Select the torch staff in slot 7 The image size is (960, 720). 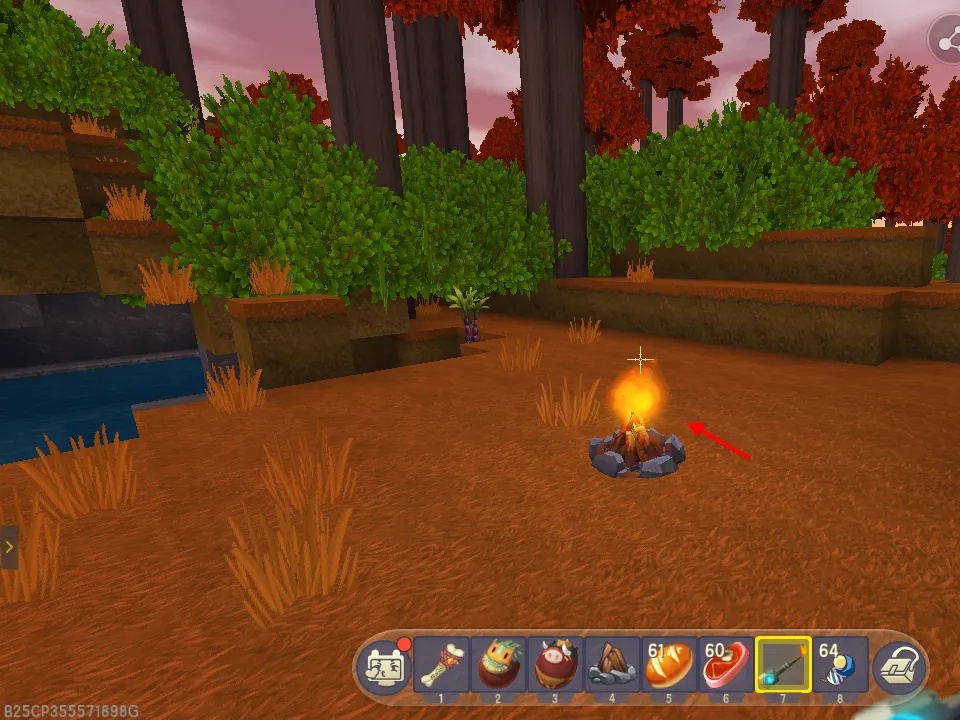(x=783, y=664)
